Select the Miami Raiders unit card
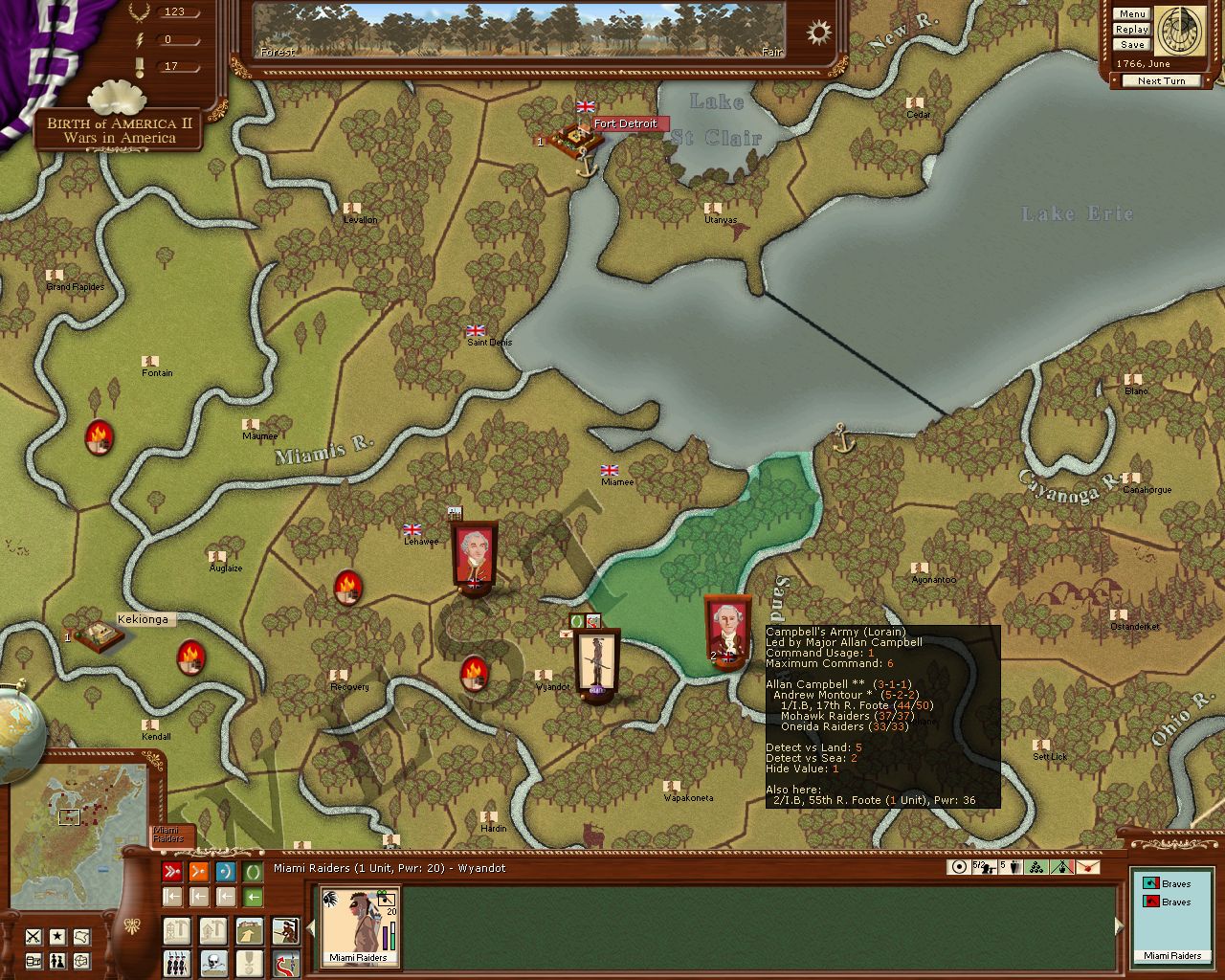Viewport: 1225px width, 980px height. pyautogui.click(x=359, y=925)
